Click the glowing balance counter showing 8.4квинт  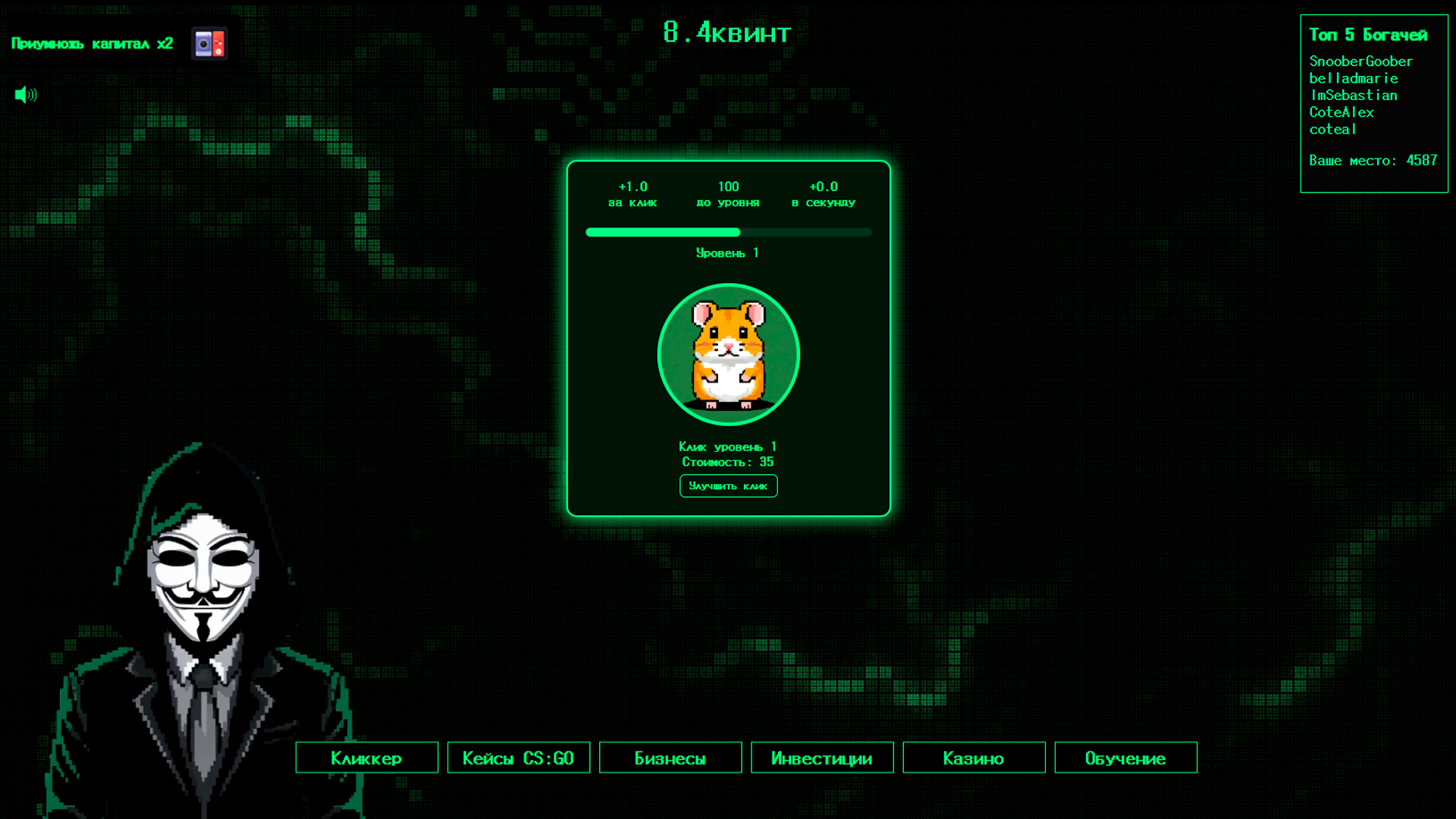[x=727, y=32]
